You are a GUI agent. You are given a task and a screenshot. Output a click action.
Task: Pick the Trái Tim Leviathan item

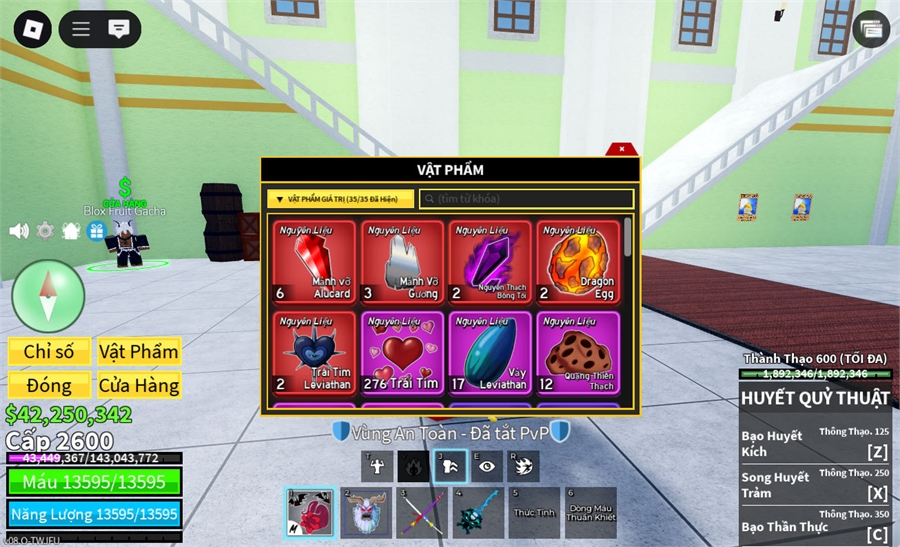coord(315,352)
